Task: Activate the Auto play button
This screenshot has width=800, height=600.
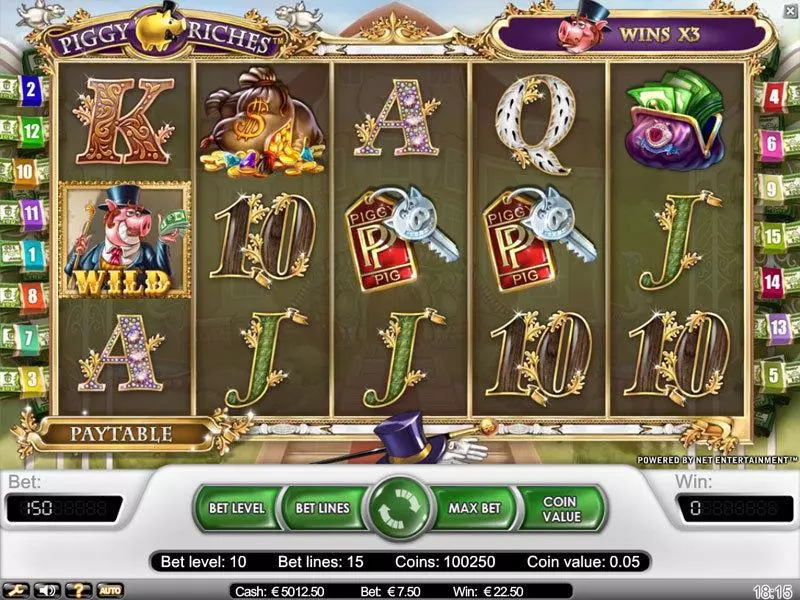Action: click(x=108, y=590)
